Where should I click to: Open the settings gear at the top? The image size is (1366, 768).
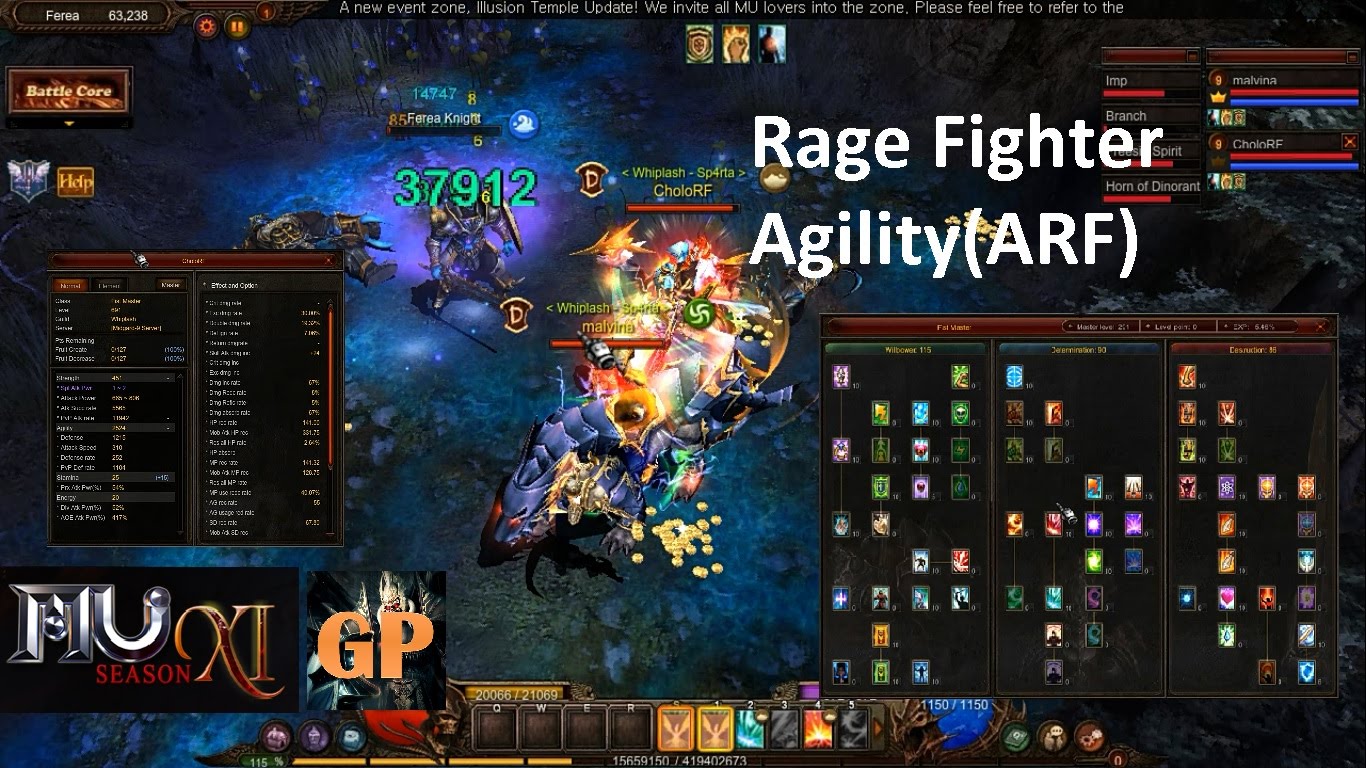[206, 26]
